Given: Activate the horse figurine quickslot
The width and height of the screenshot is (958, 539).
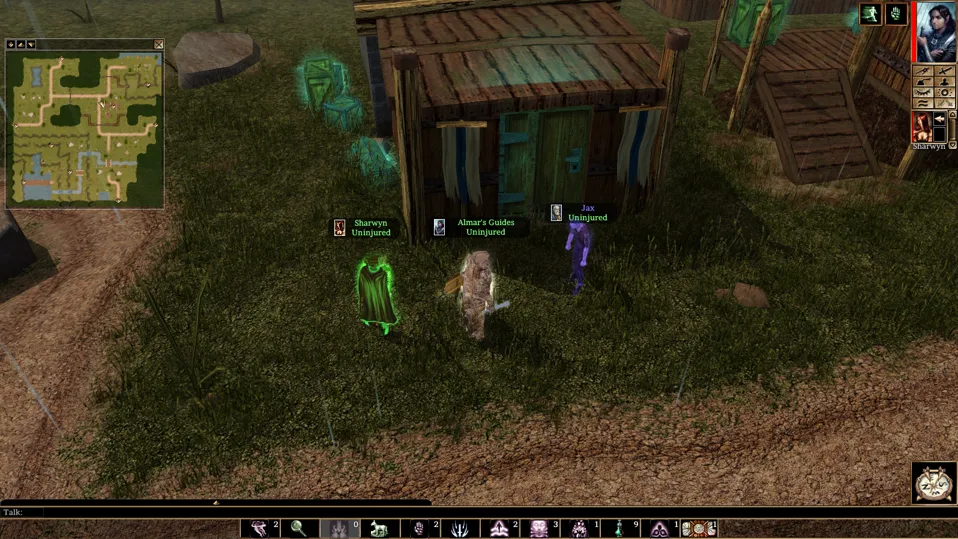Looking at the screenshot, I should tap(379, 528).
